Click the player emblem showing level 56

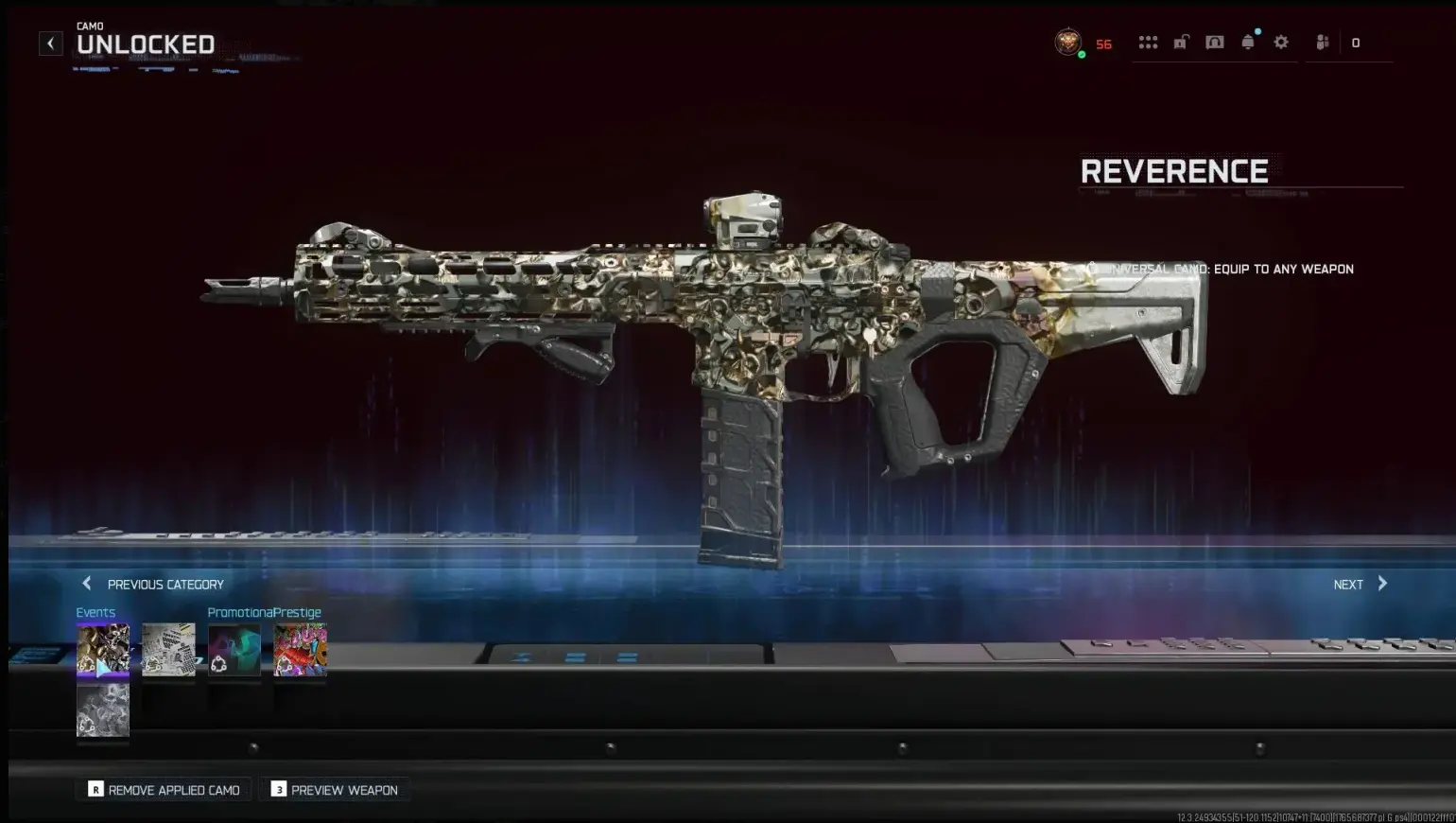1068,42
